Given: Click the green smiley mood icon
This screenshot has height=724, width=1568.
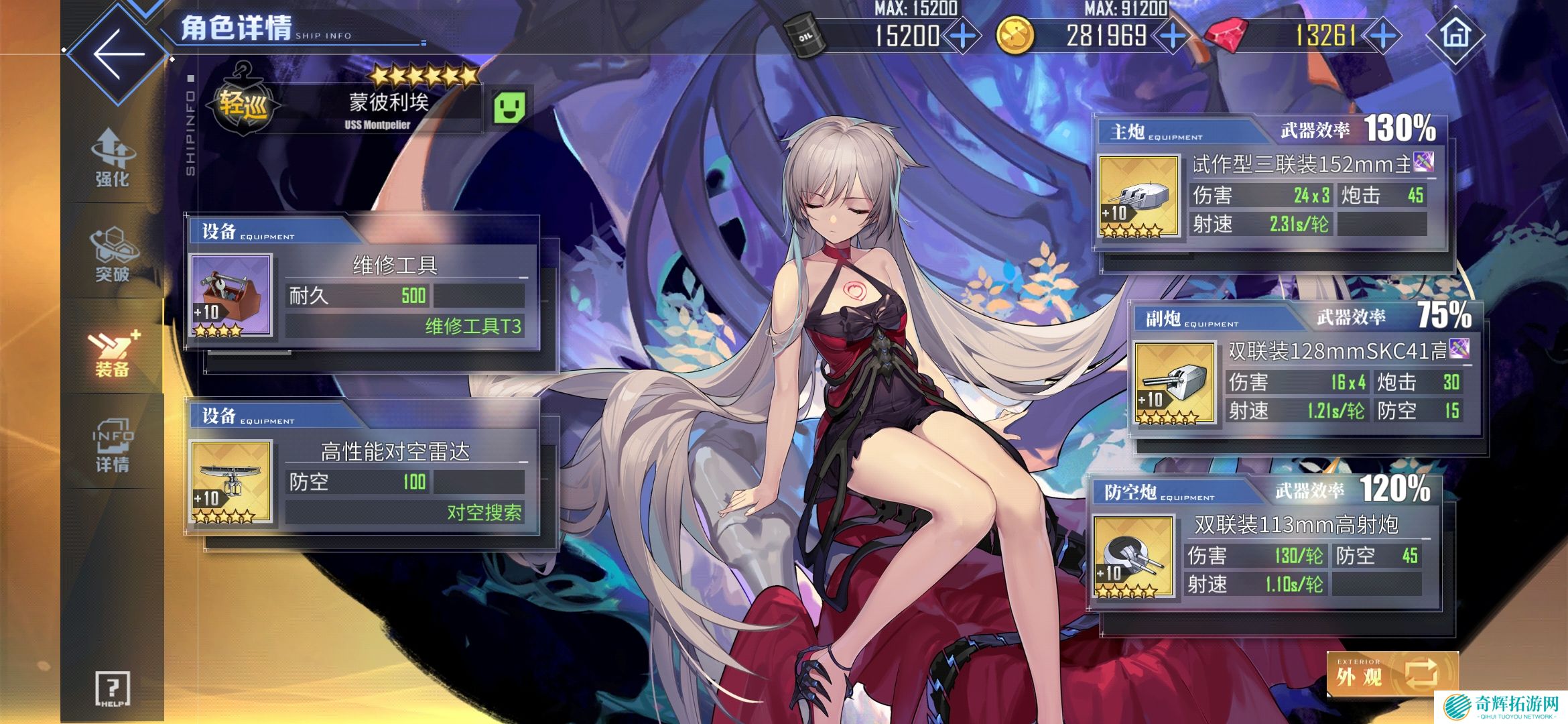Looking at the screenshot, I should [x=509, y=107].
